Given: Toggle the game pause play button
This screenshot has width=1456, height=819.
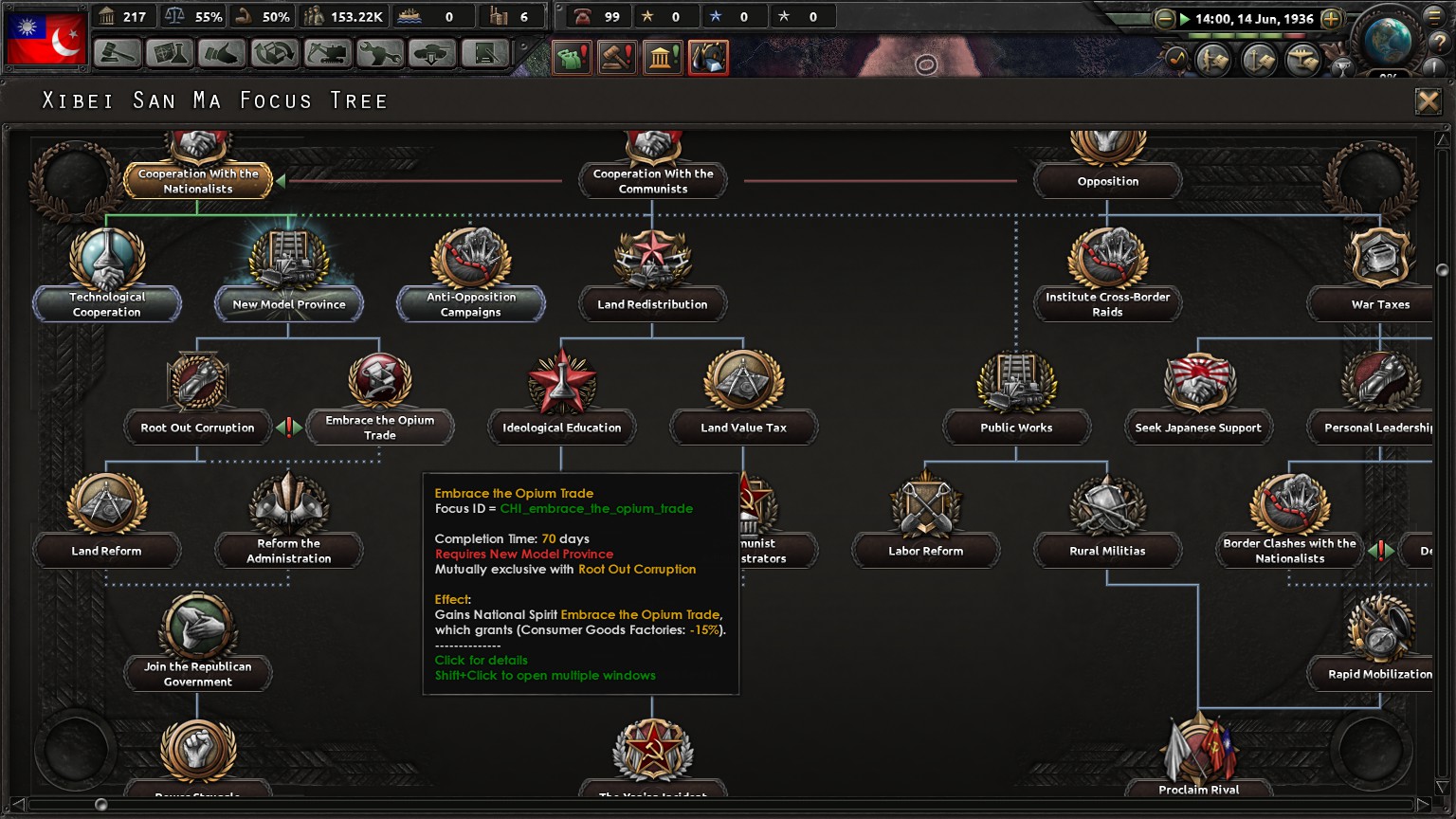Looking at the screenshot, I should point(1185,18).
